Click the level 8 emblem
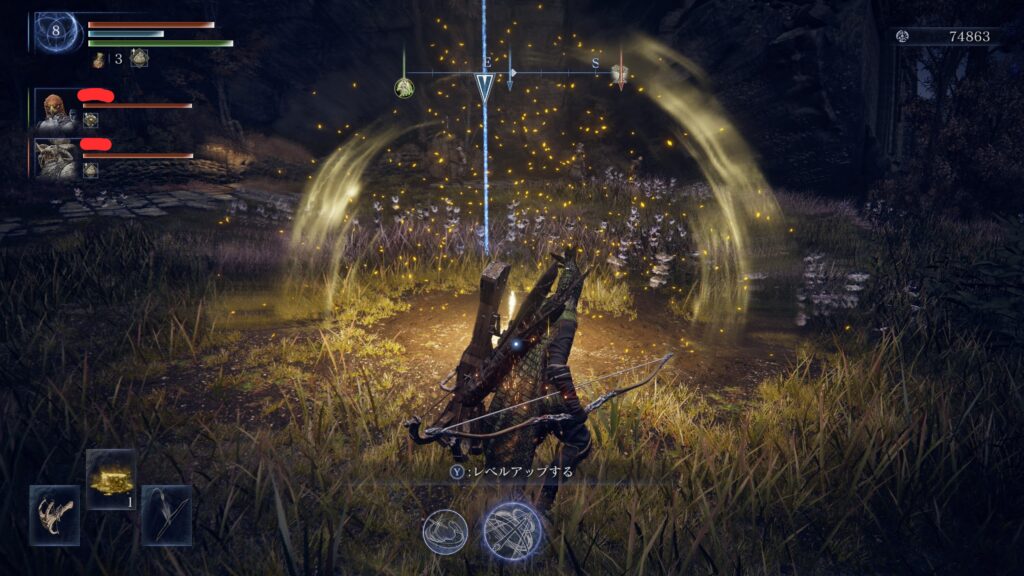1024x576 pixels. 56,32
